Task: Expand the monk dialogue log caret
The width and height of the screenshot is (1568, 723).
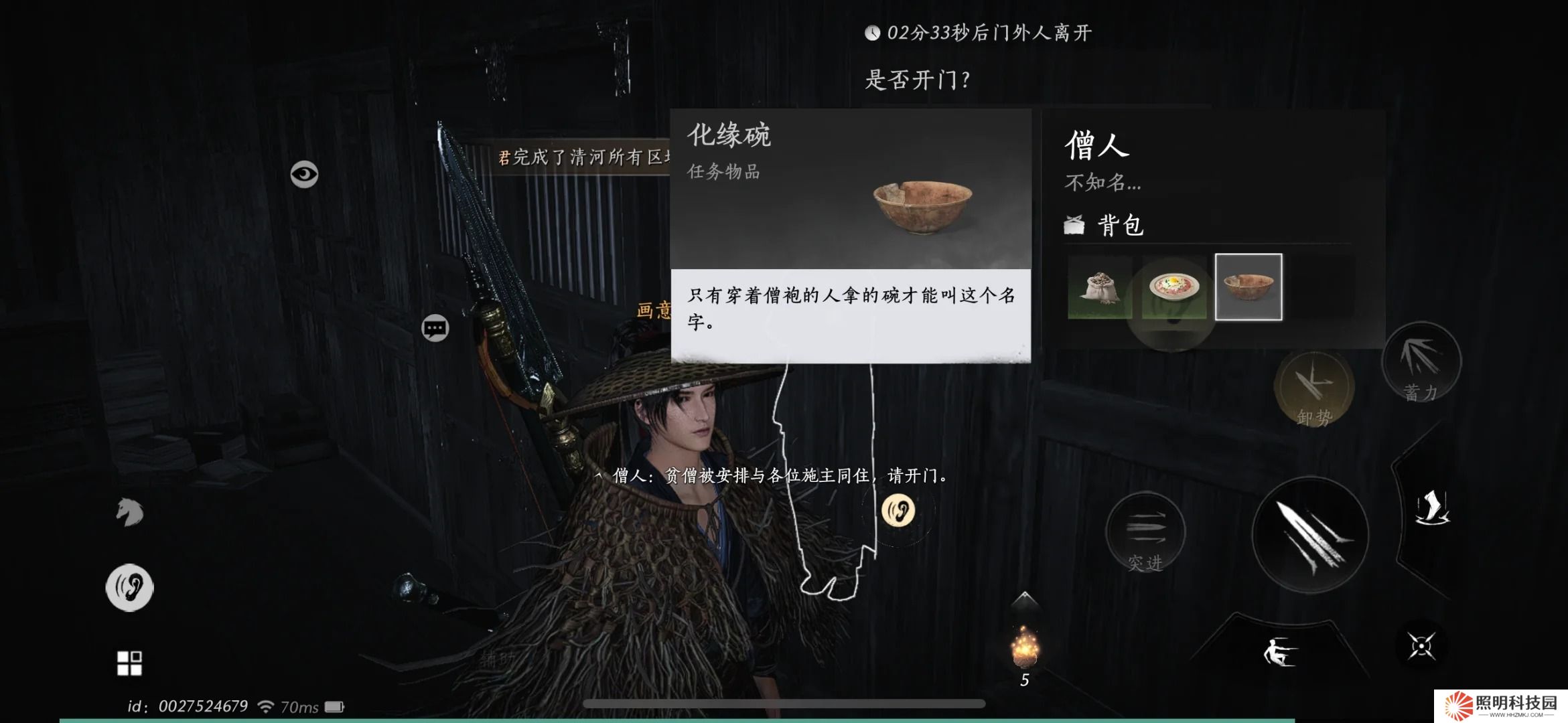Action: point(598,476)
